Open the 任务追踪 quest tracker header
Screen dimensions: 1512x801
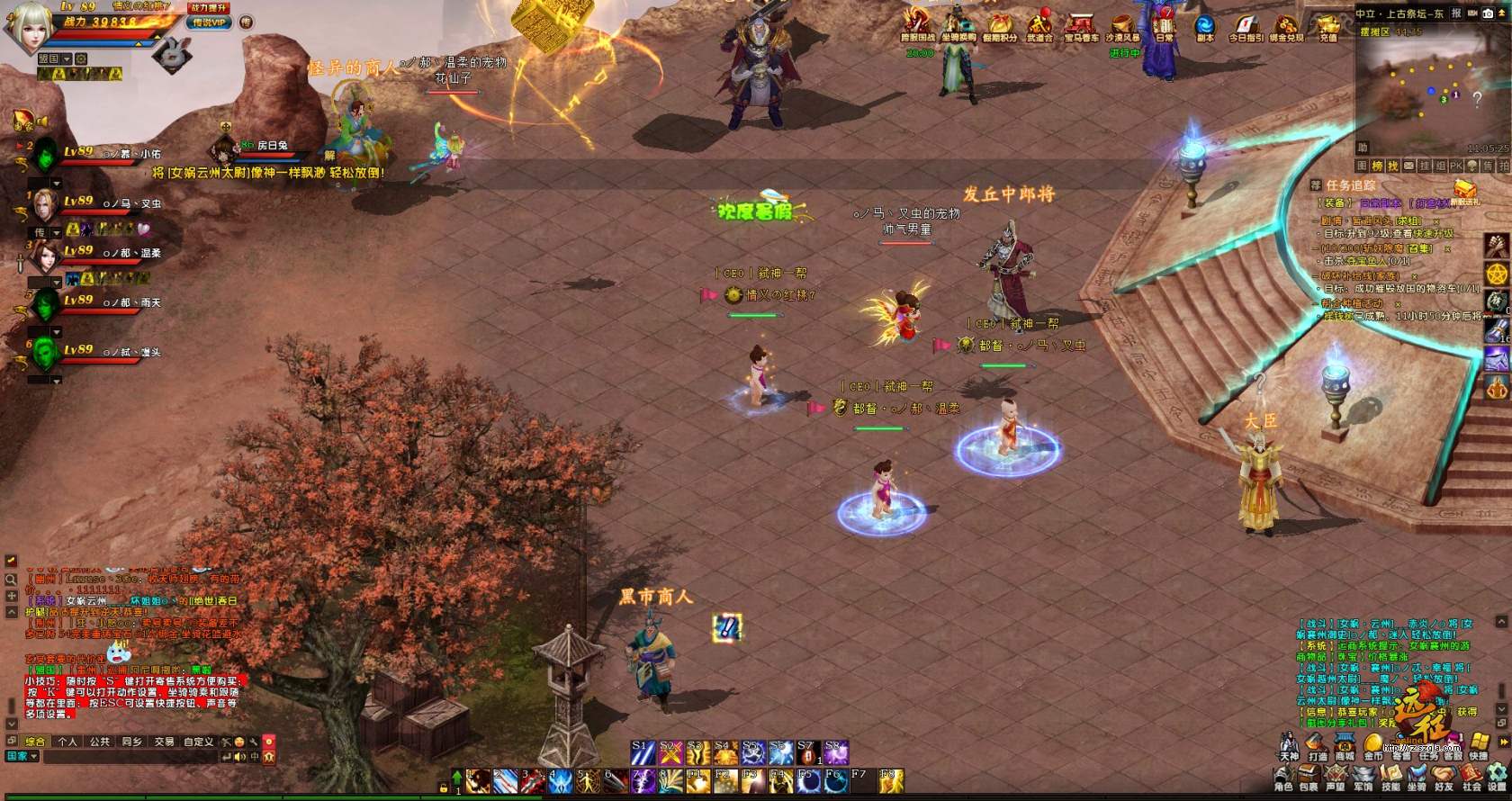pos(1350,184)
